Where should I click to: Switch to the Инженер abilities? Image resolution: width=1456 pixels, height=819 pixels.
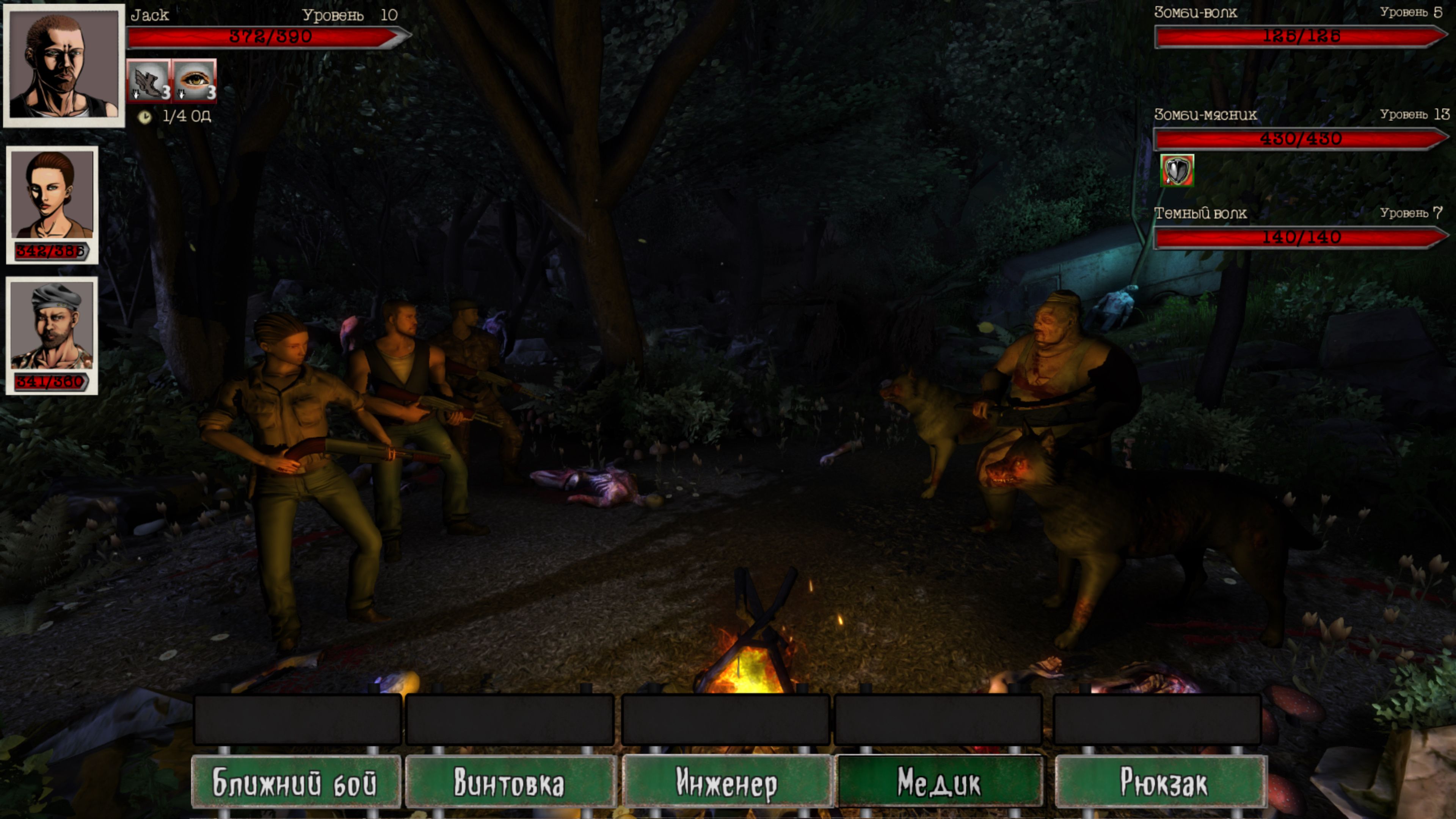click(x=726, y=782)
